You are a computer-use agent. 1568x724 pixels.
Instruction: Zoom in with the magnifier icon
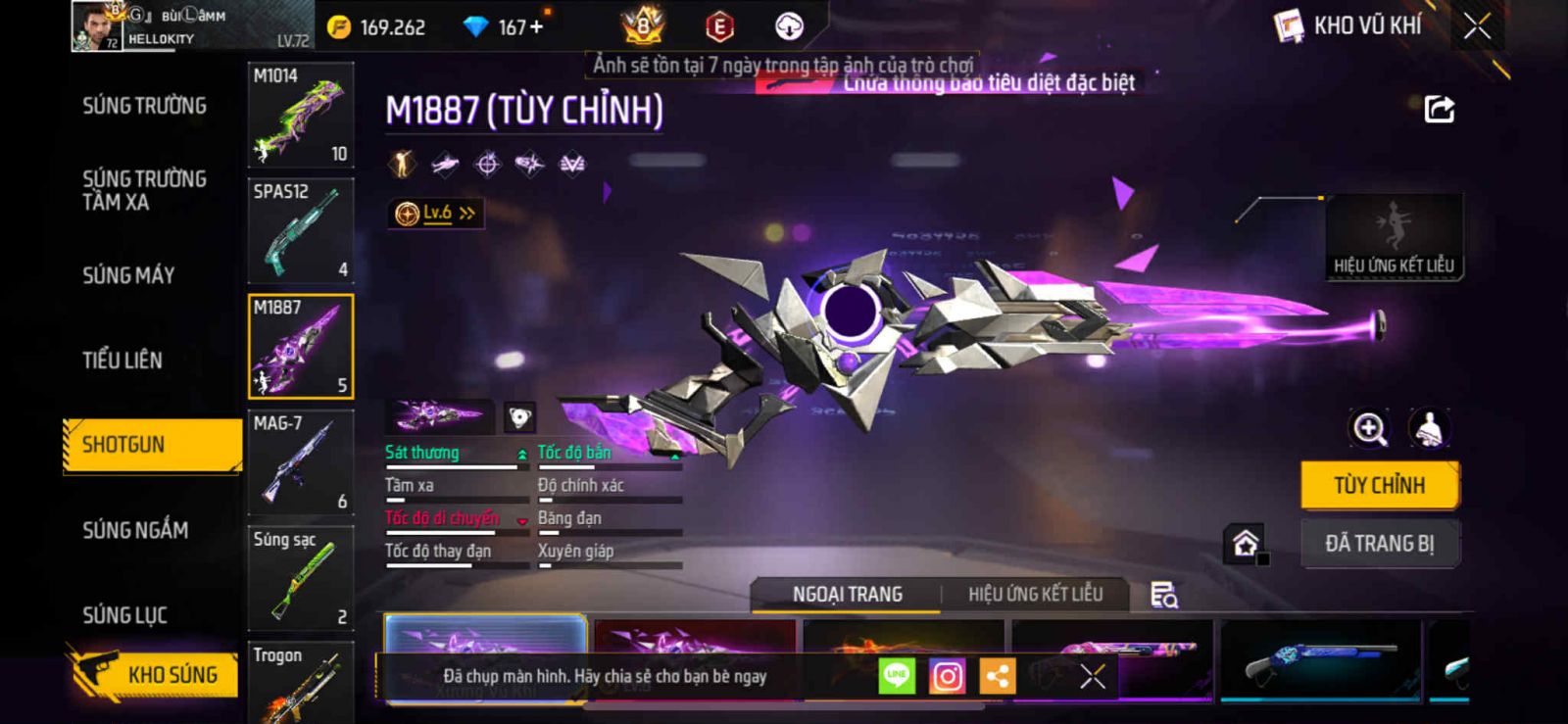(x=1369, y=428)
